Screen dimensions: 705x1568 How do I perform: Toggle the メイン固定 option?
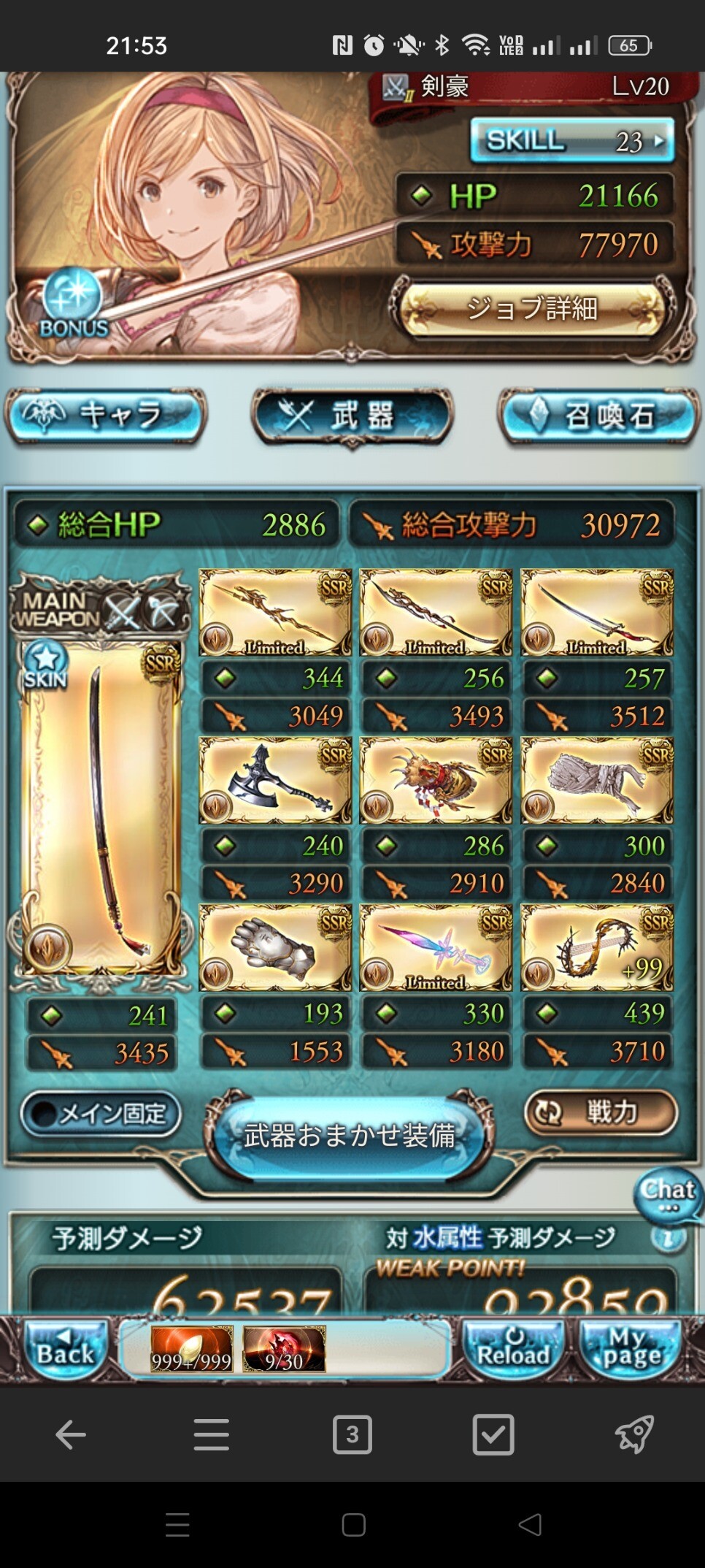[x=101, y=1114]
